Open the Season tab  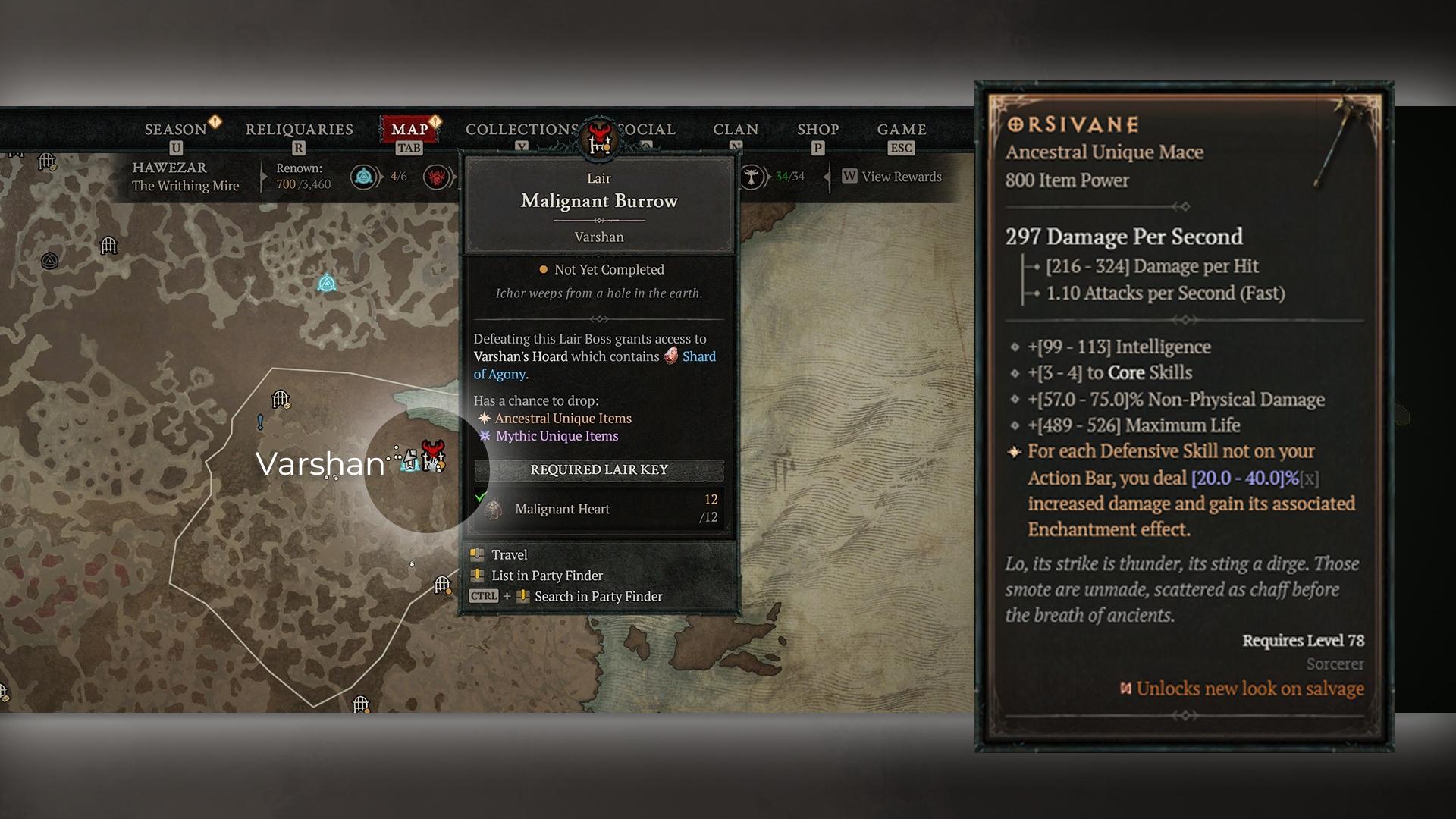click(x=176, y=130)
